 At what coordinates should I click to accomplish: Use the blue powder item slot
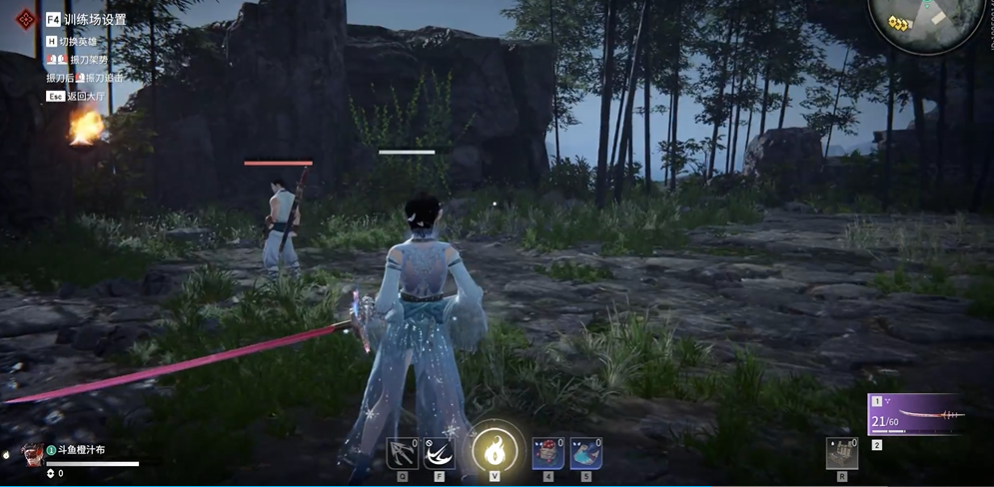click(586, 453)
